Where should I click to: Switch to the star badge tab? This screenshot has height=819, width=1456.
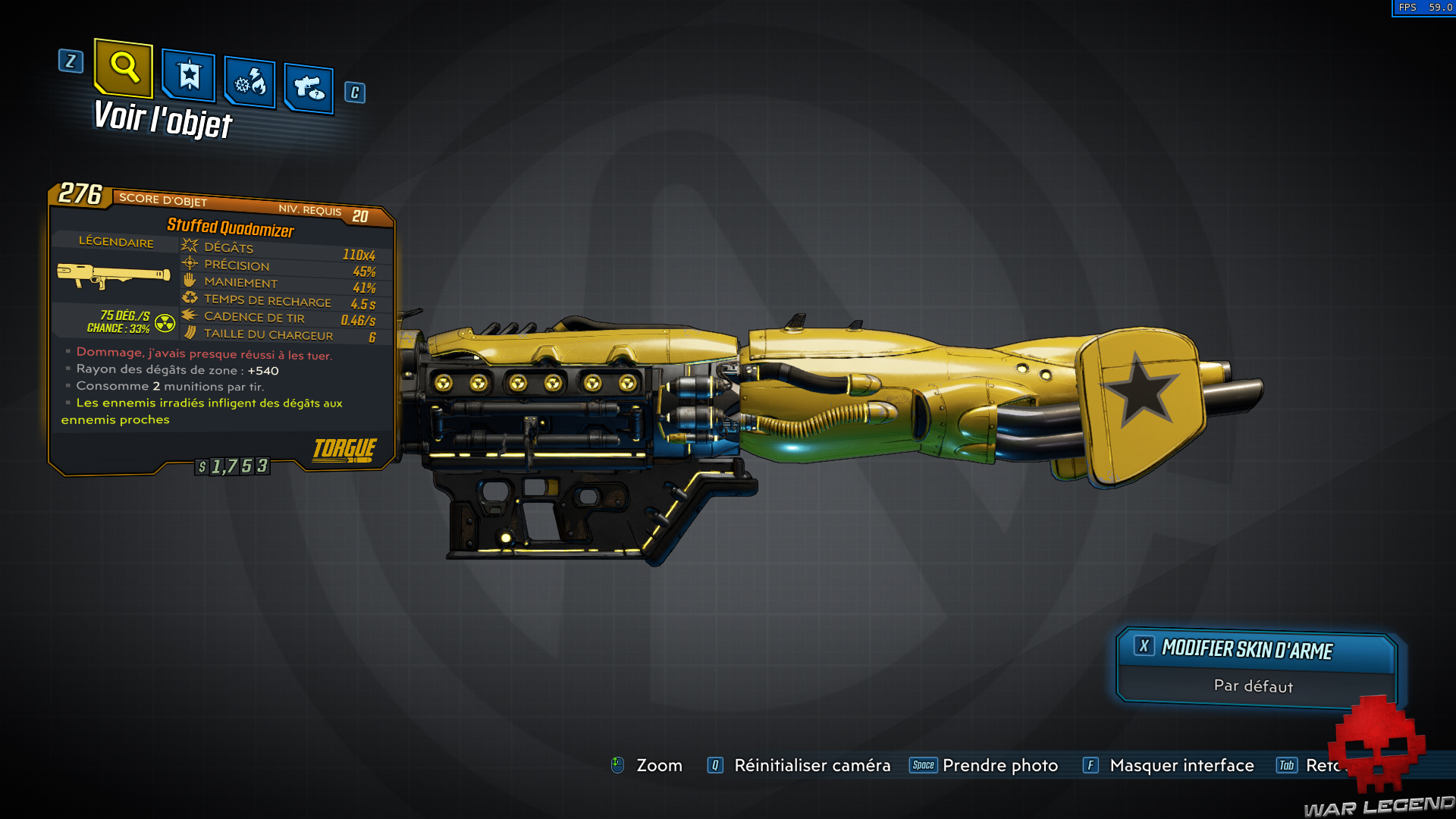(189, 76)
